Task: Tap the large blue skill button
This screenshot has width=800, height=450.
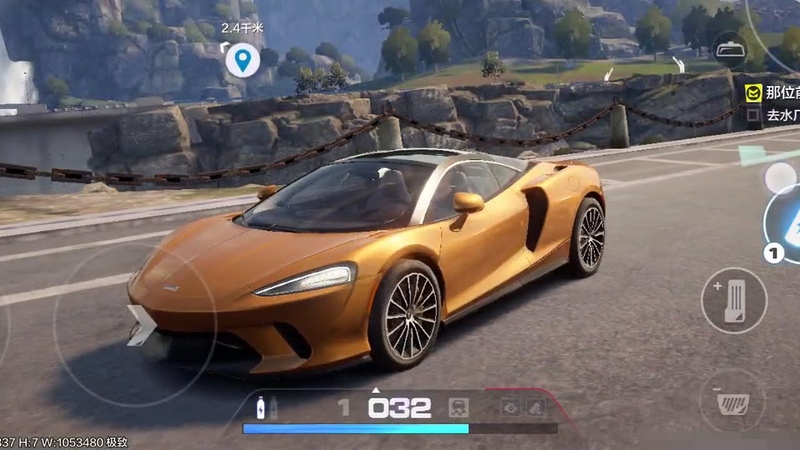Action: pos(786,224)
